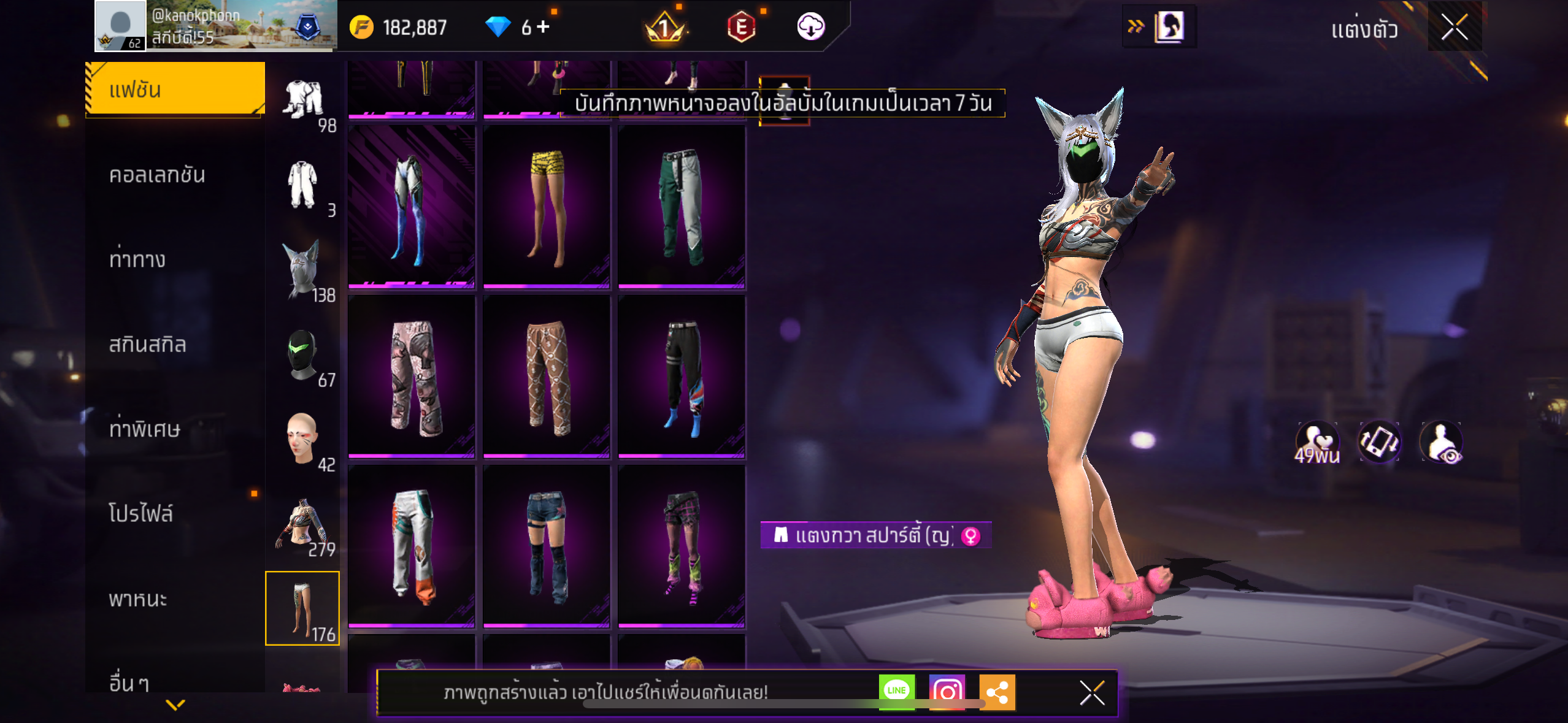Image resolution: width=1568 pixels, height=723 pixels.
Task: Switch to the แฟชัน tab
Action: pos(175,90)
